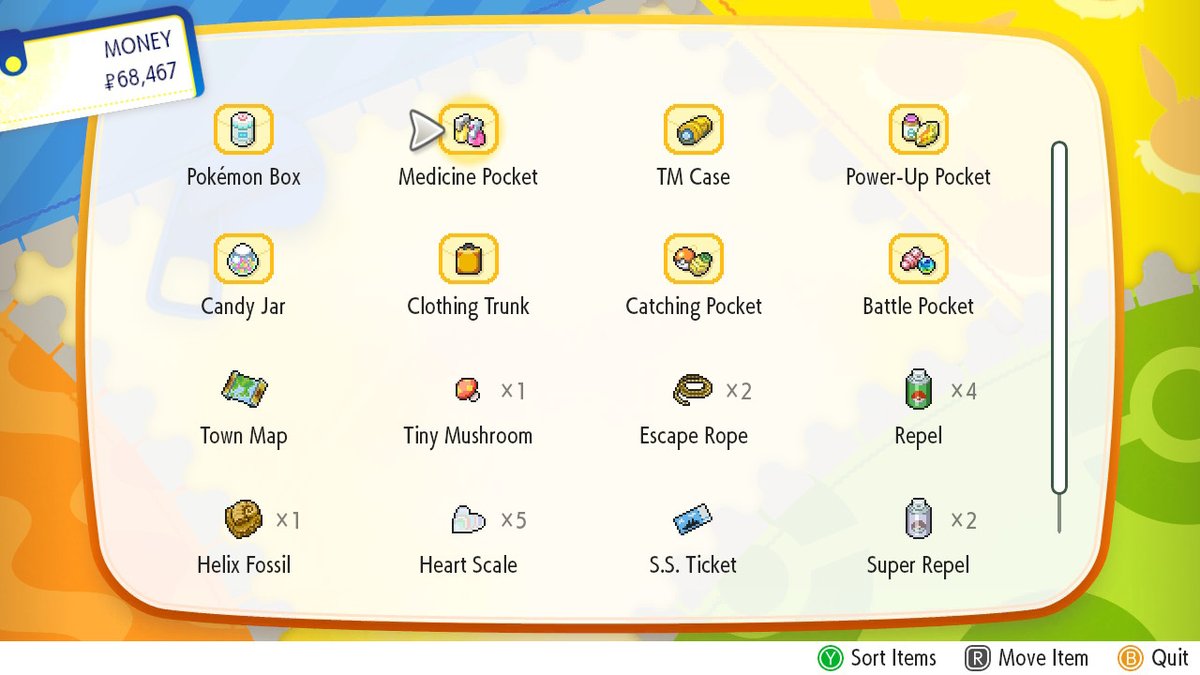Quit the bag menu
The height and width of the screenshot is (675, 1200).
1154,658
